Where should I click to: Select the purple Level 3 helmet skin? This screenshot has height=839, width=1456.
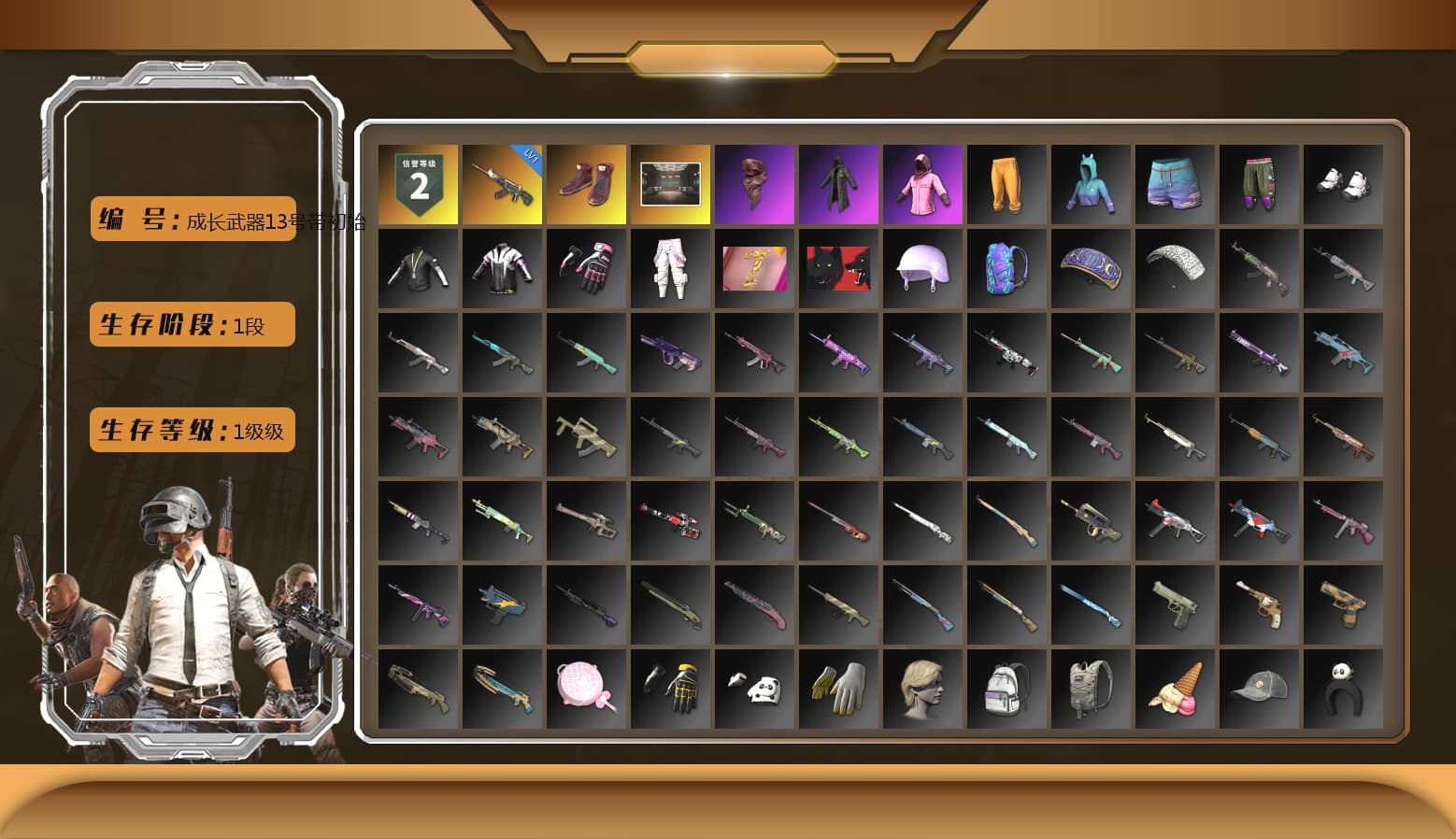point(923,269)
